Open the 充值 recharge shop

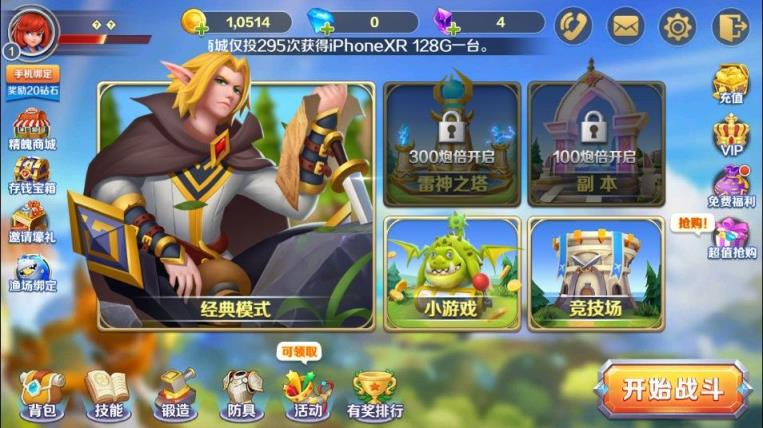[730, 85]
